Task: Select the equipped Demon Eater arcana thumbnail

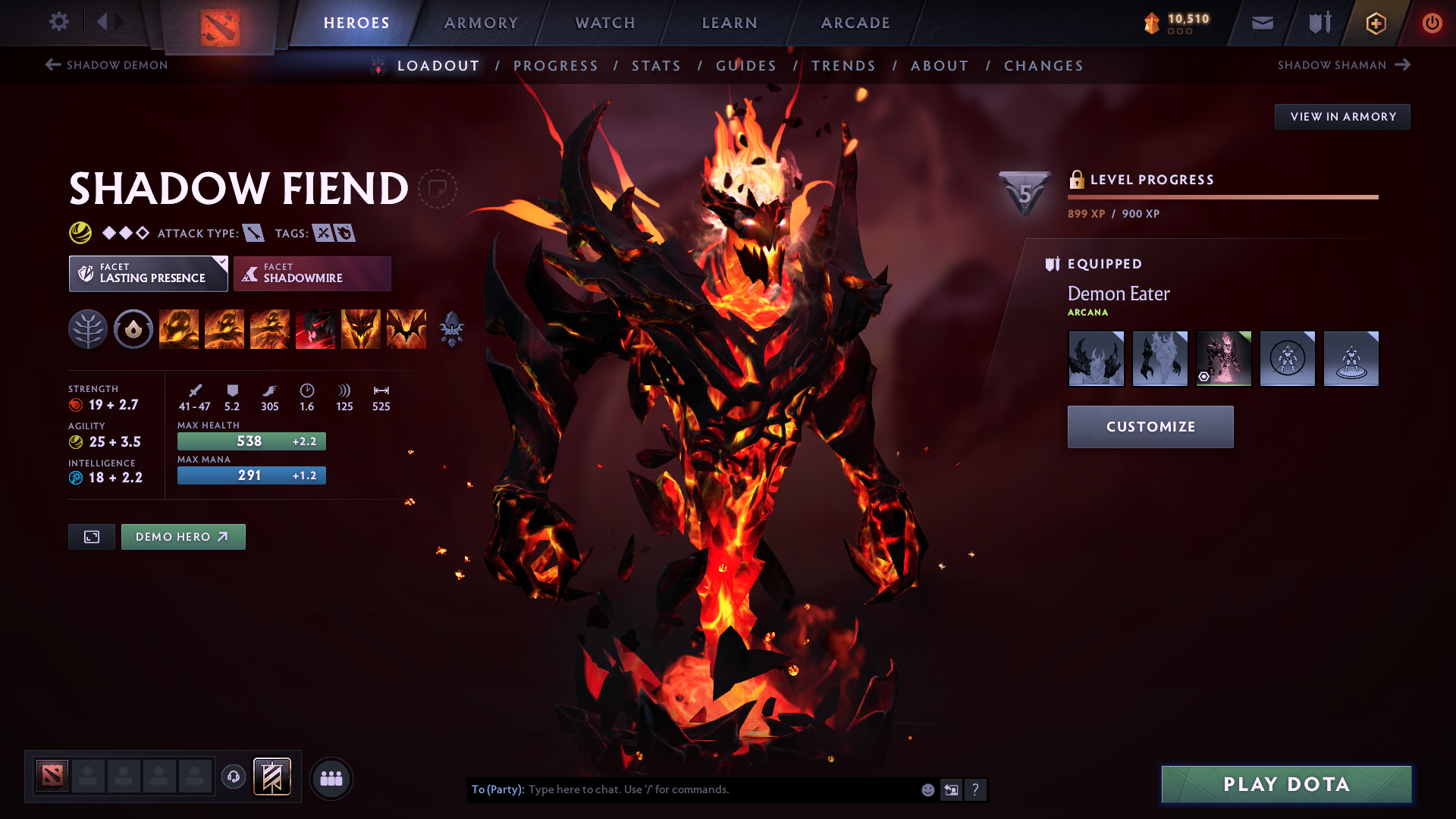Action: [x=1223, y=358]
